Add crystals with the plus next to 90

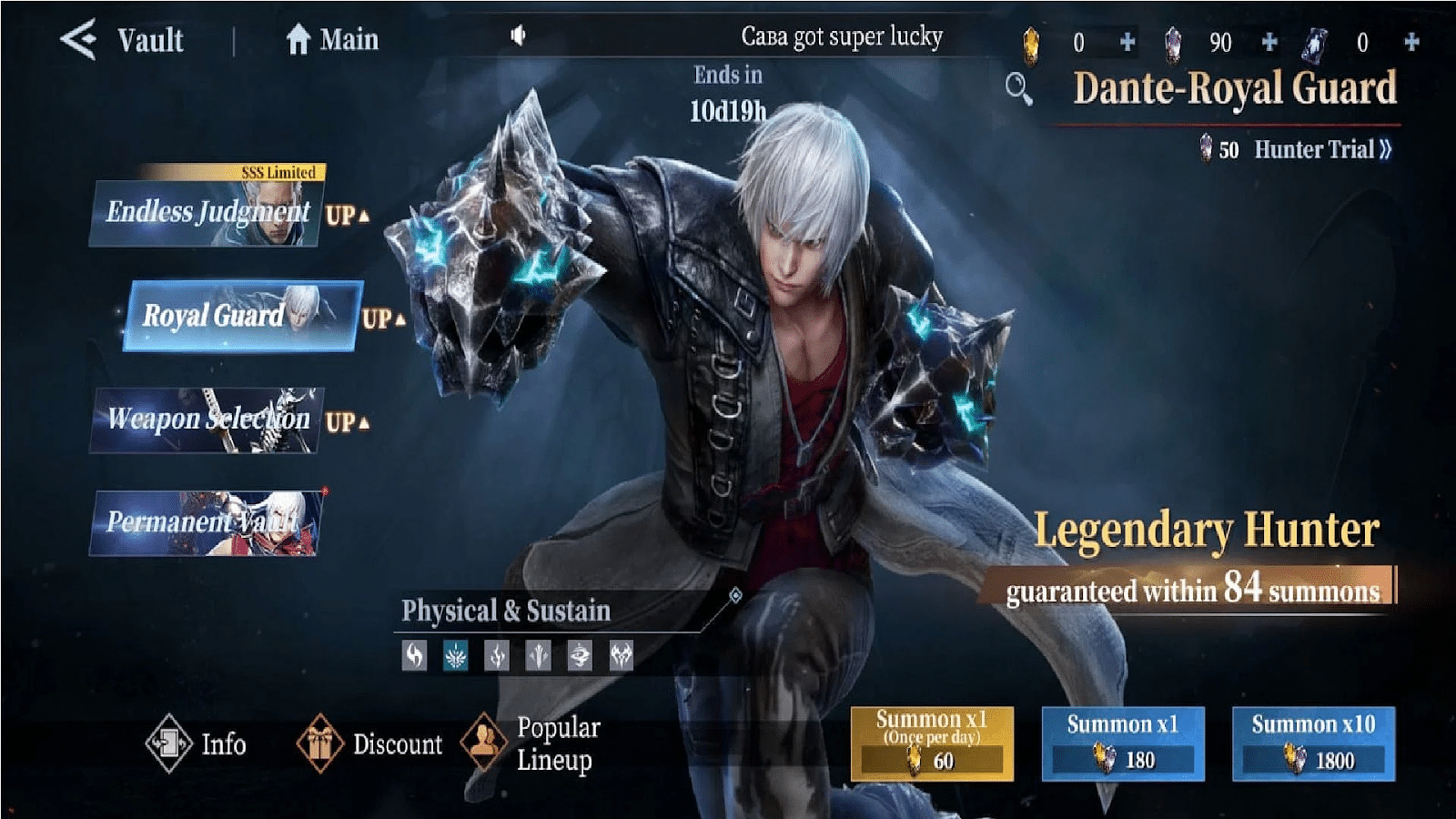(1268, 40)
